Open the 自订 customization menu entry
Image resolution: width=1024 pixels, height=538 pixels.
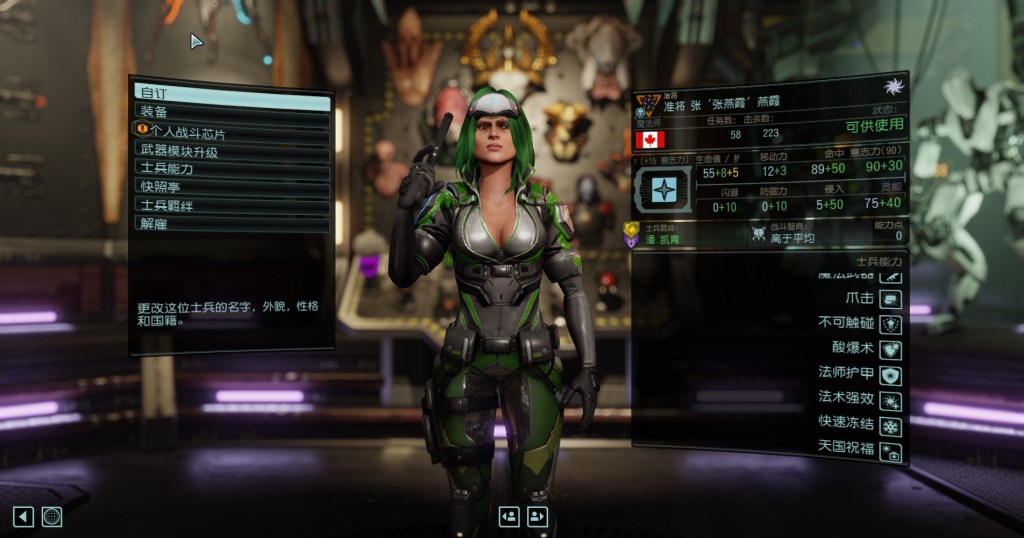click(x=232, y=93)
